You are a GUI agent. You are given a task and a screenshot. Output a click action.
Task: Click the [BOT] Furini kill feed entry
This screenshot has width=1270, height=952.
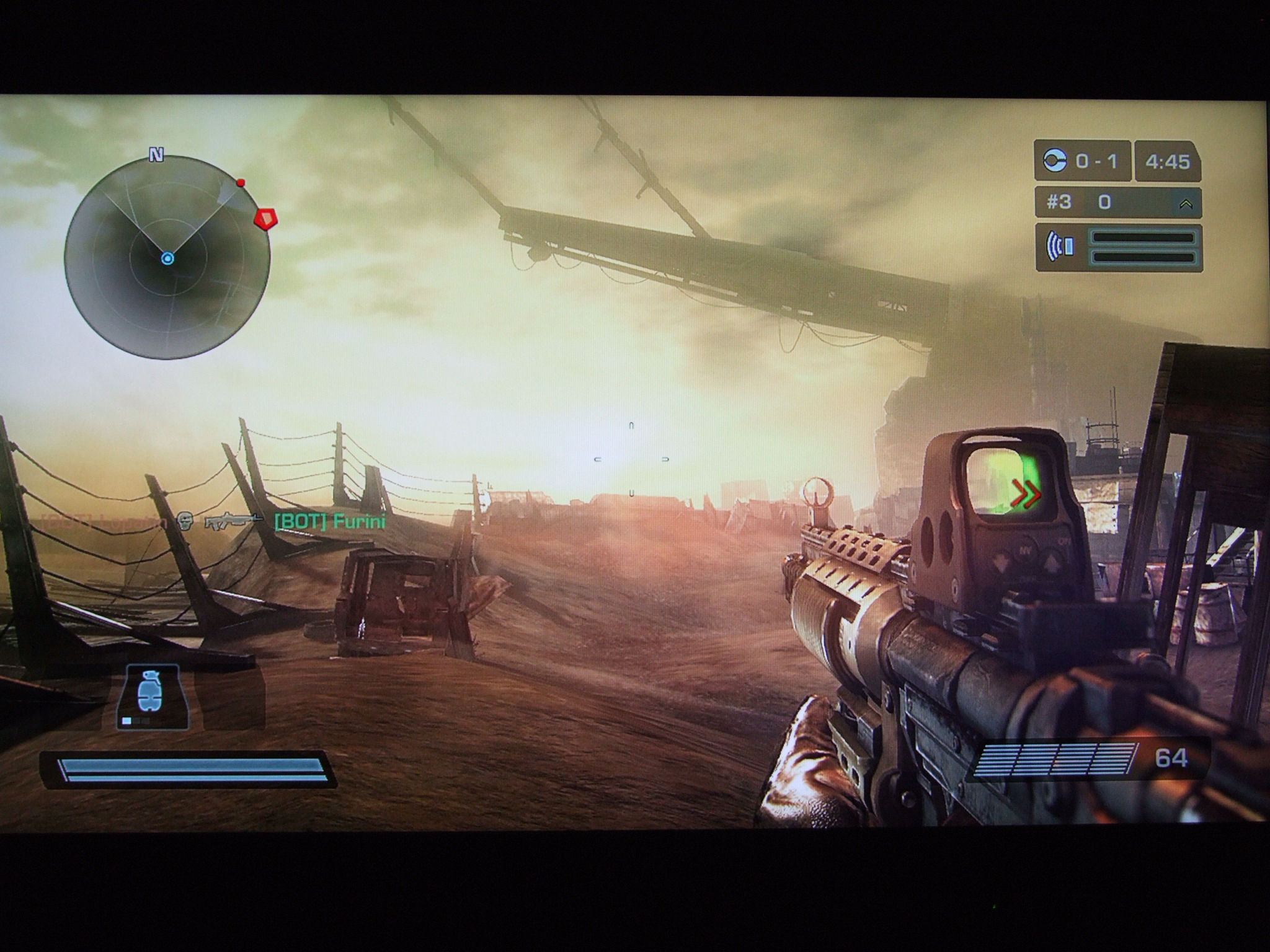(x=329, y=522)
